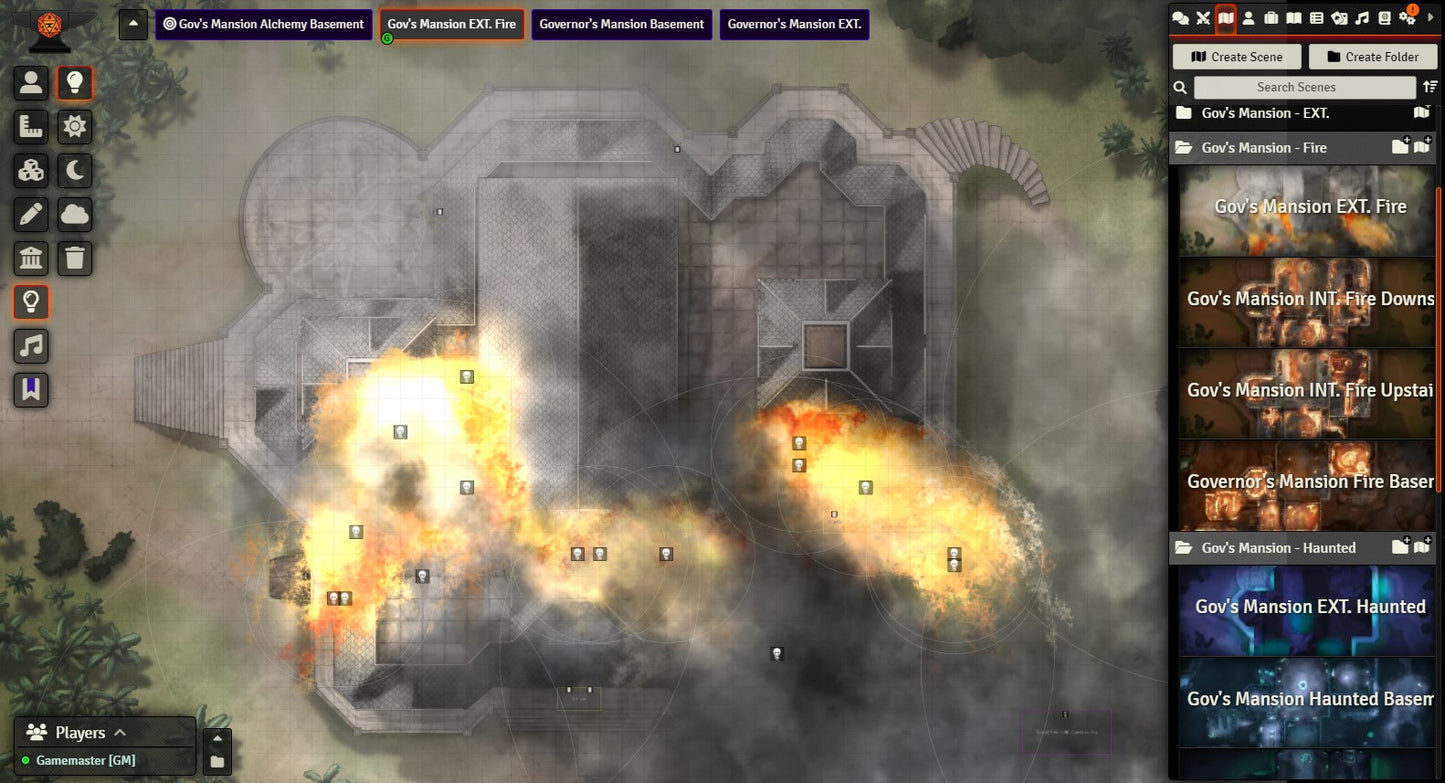
Task: Choose the pencil Drawing Tools
Action: [31, 214]
